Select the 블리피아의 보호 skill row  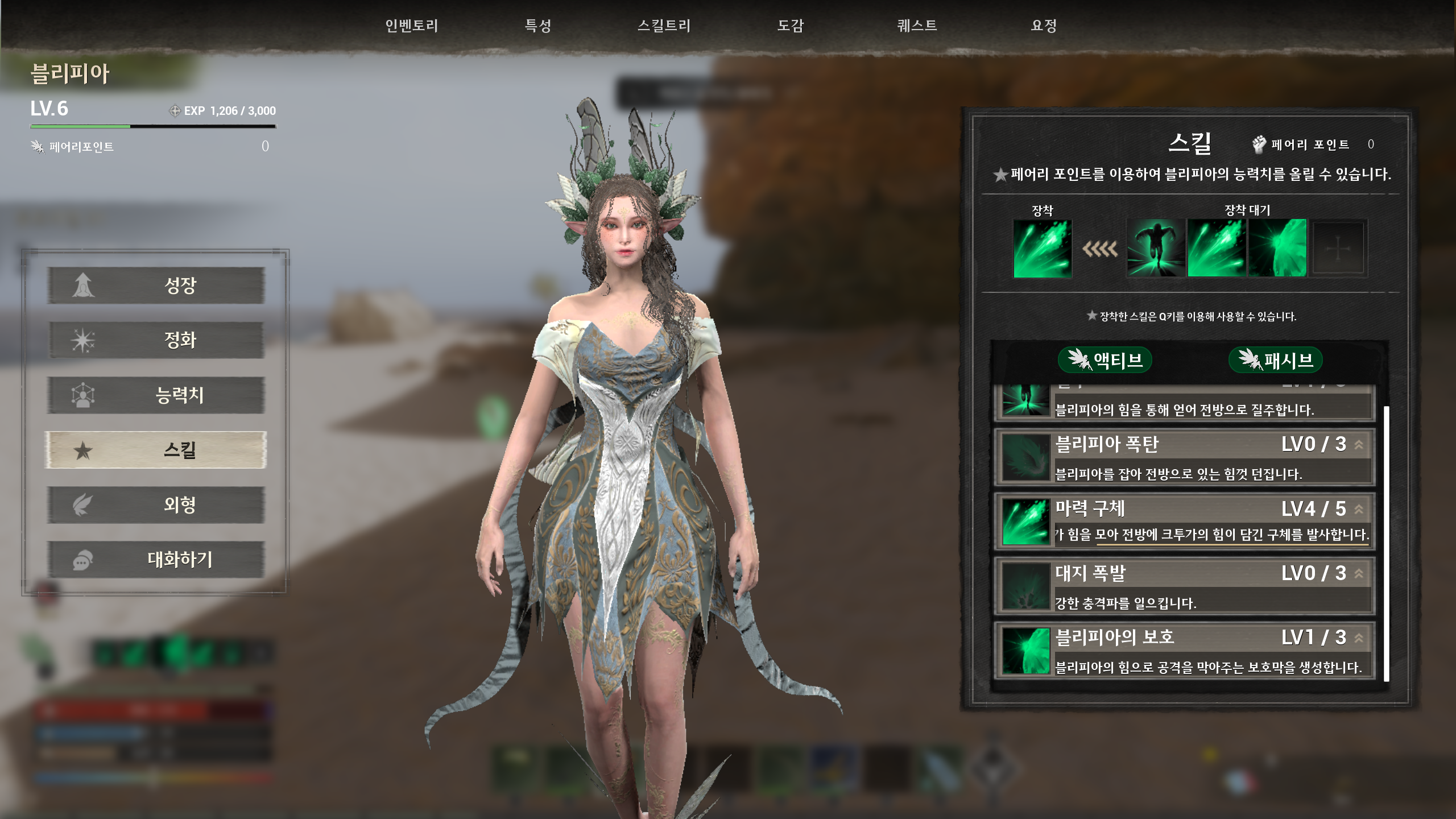pos(1184,651)
